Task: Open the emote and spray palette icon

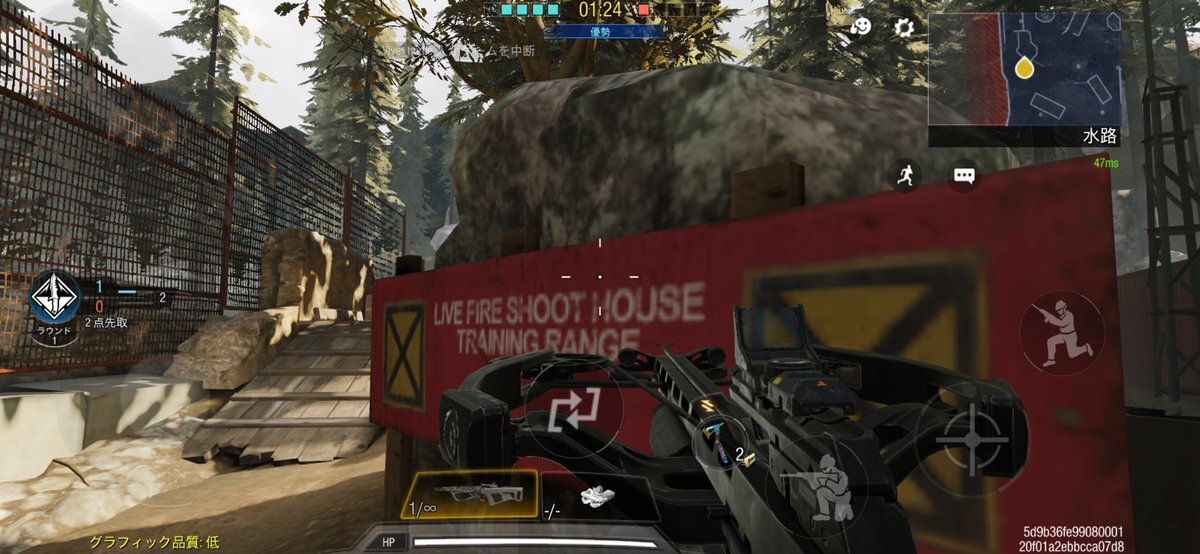Action: (x=860, y=27)
